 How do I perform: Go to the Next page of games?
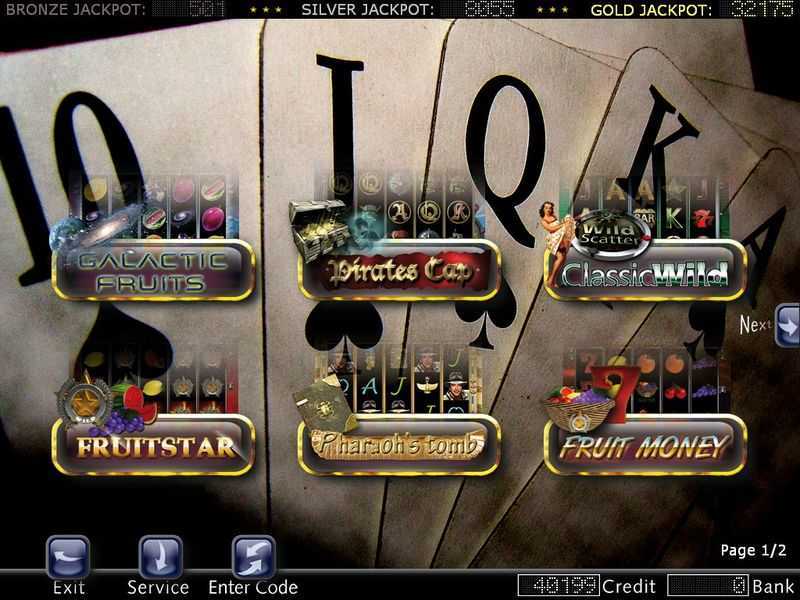[x=787, y=325]
